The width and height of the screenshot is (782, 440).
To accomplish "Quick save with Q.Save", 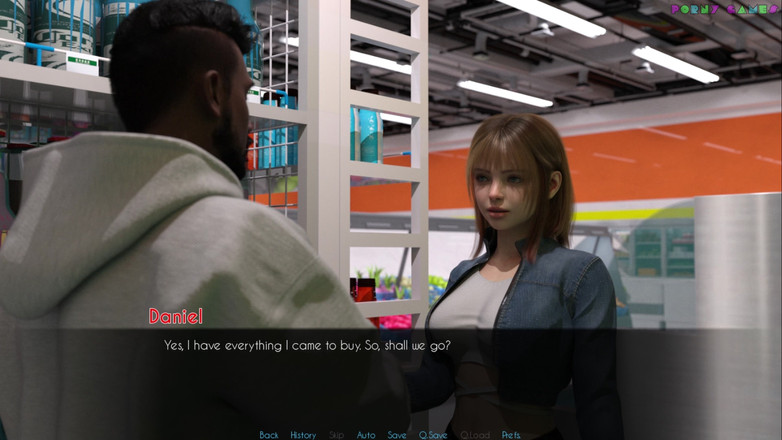I will pyautogui.click(x=433, y=435).
